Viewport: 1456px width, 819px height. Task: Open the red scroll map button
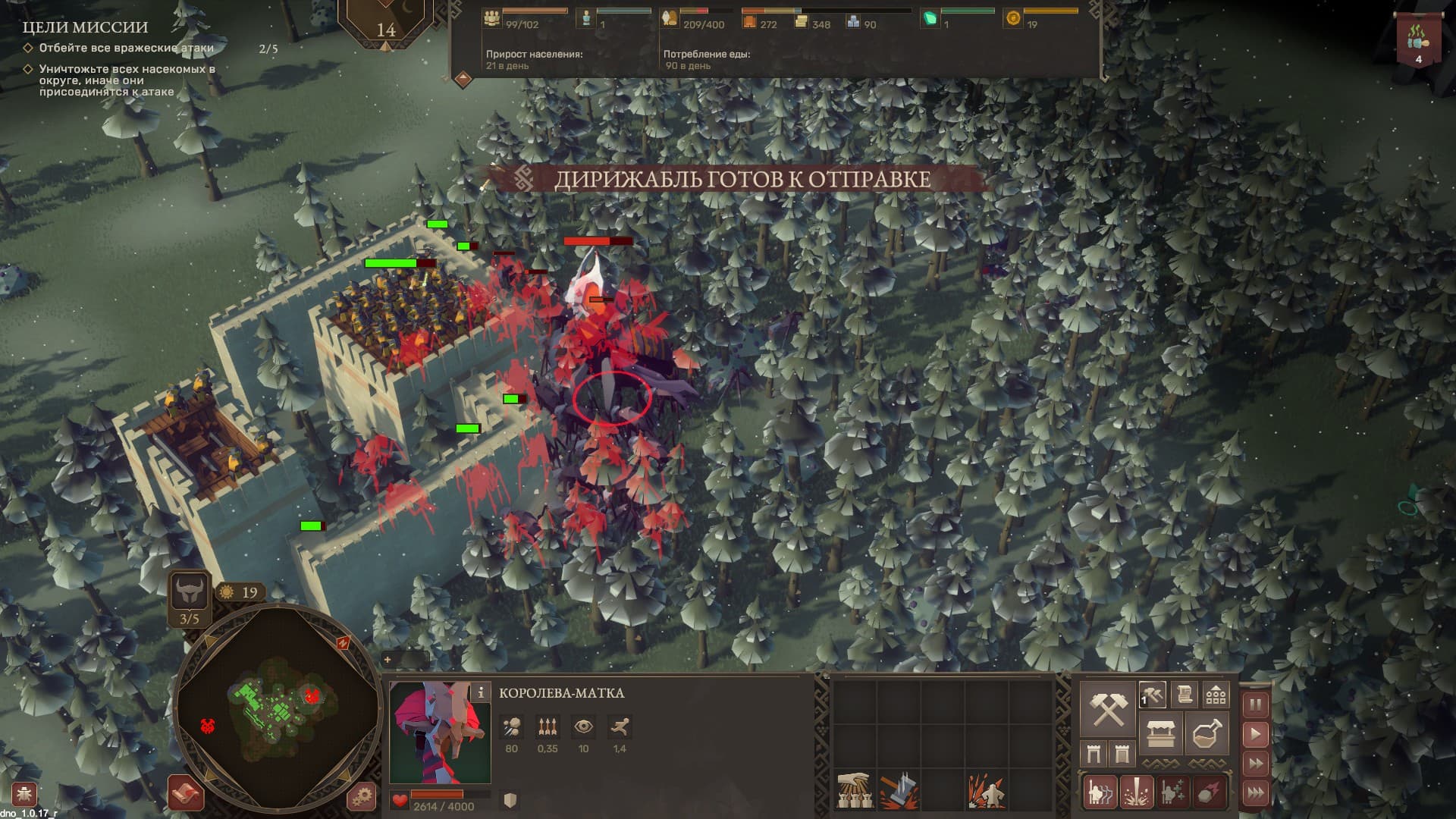point(186,794)
